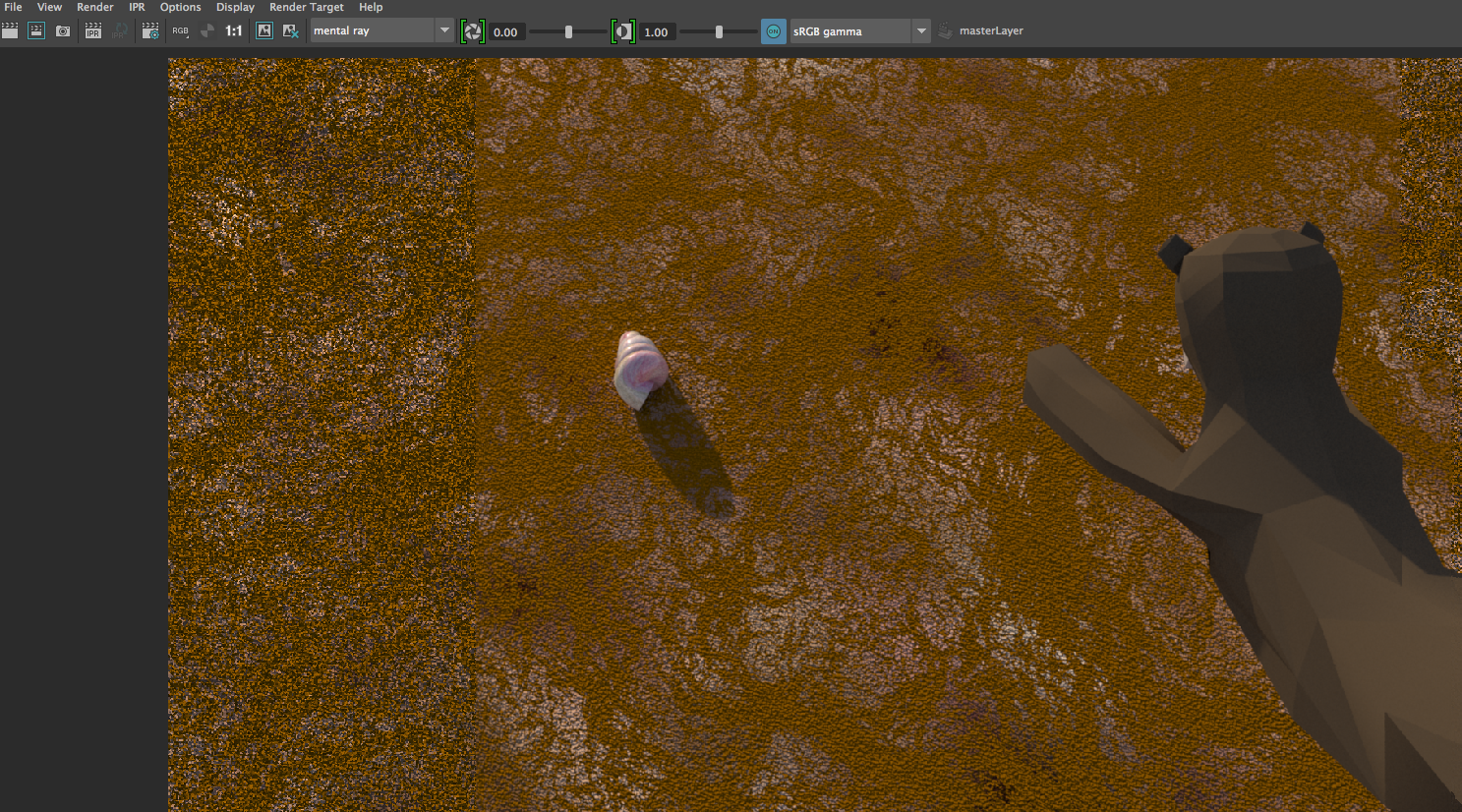
Task: Display the RGB channels
Action: (180, 30)
